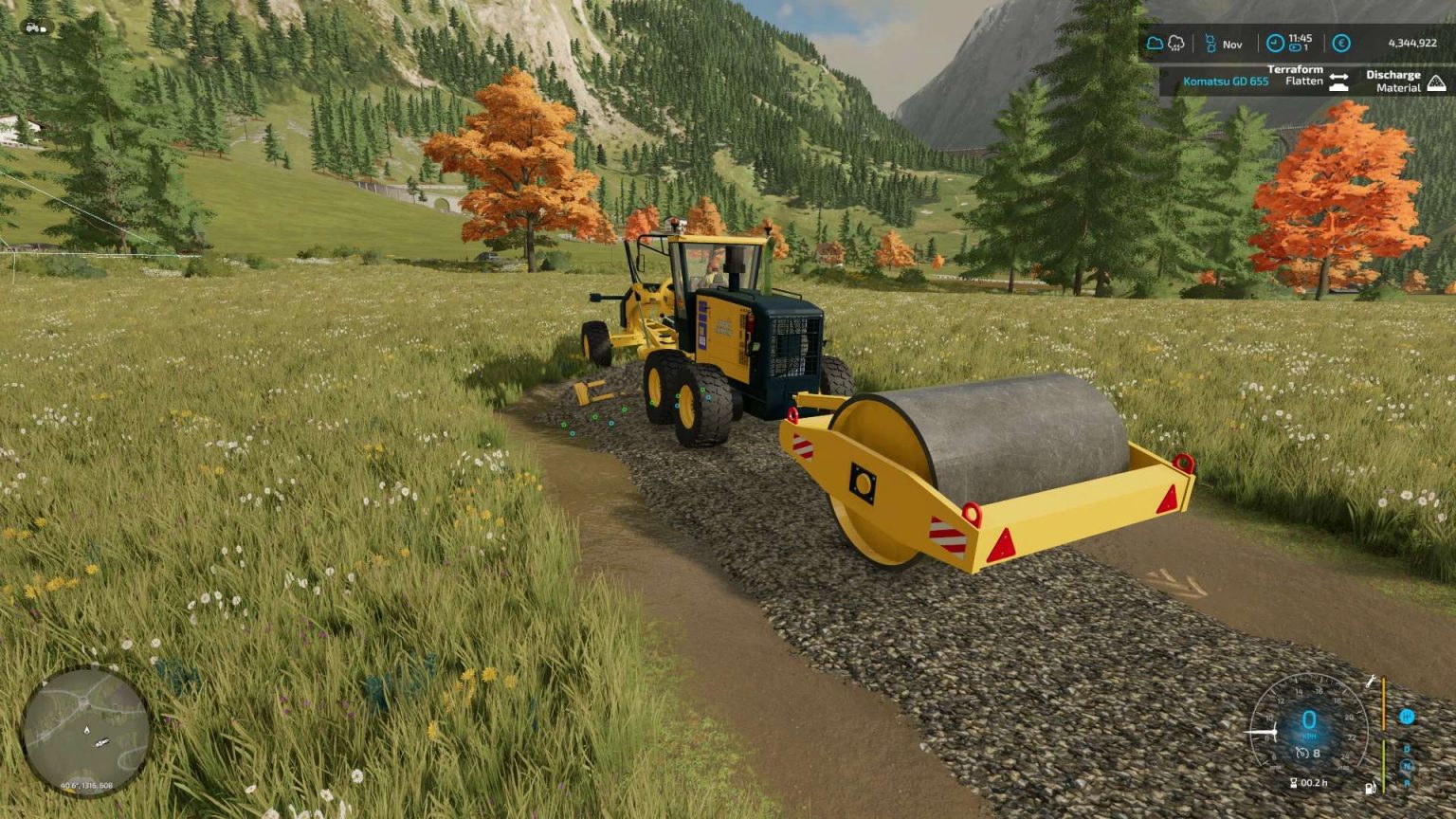1456x819 pixels.
Task: Select the blue gearbox icon
Action: (1406, 717)
